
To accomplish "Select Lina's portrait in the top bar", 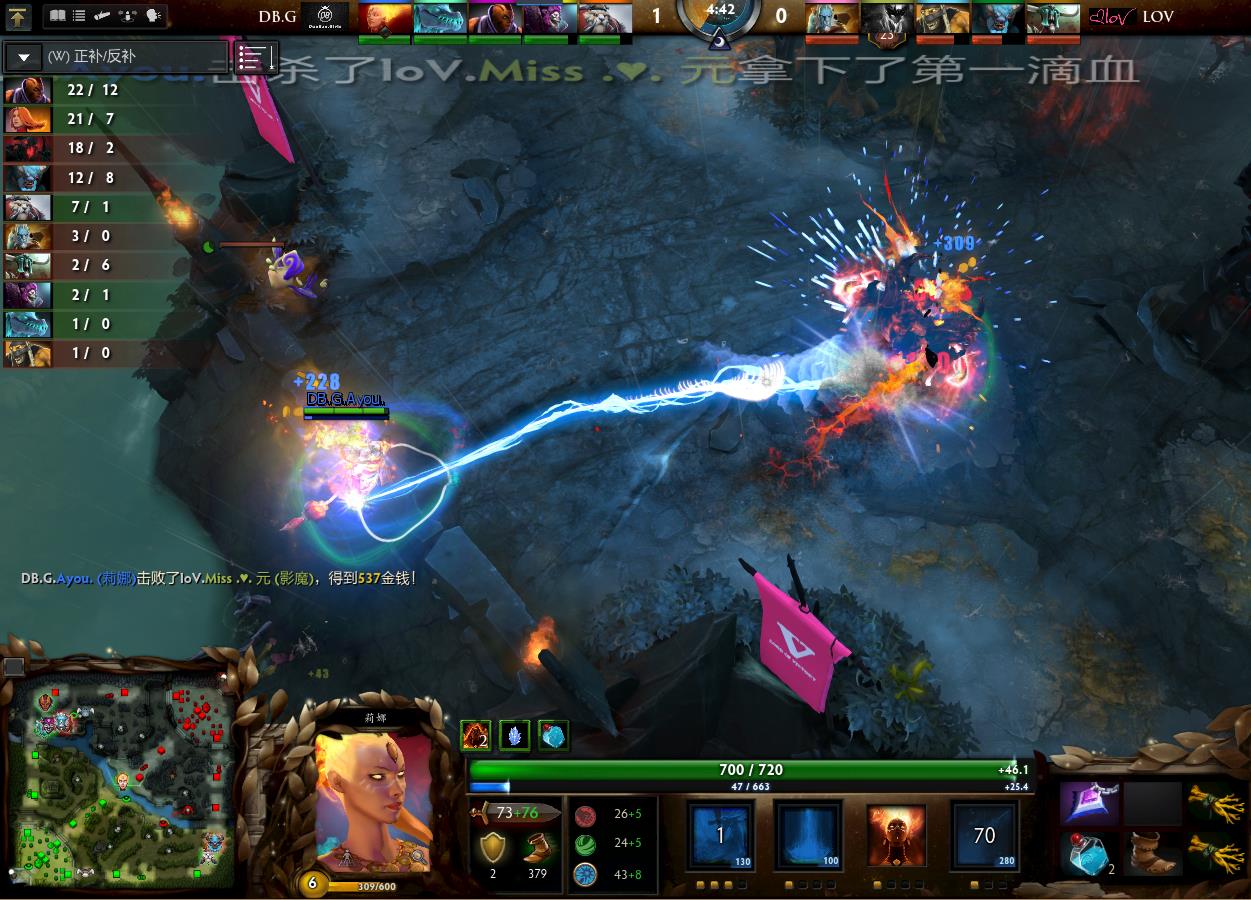I will click(384, 18).
